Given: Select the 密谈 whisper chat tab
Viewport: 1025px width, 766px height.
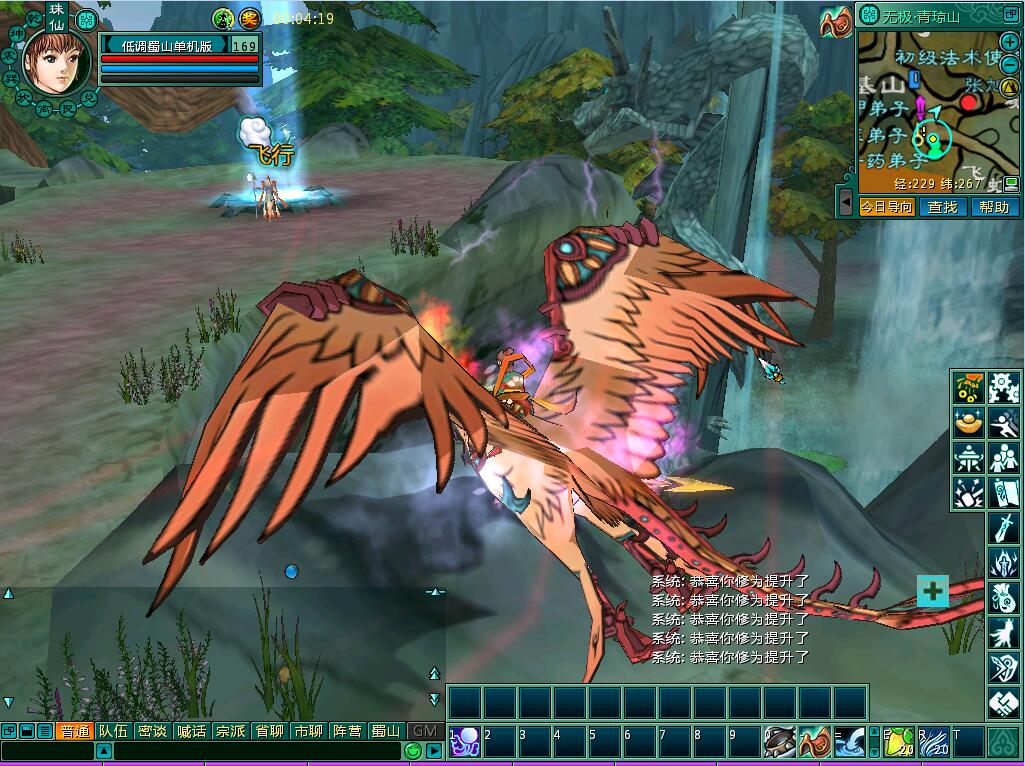Looking at the screenshot, I should [152, 731].
